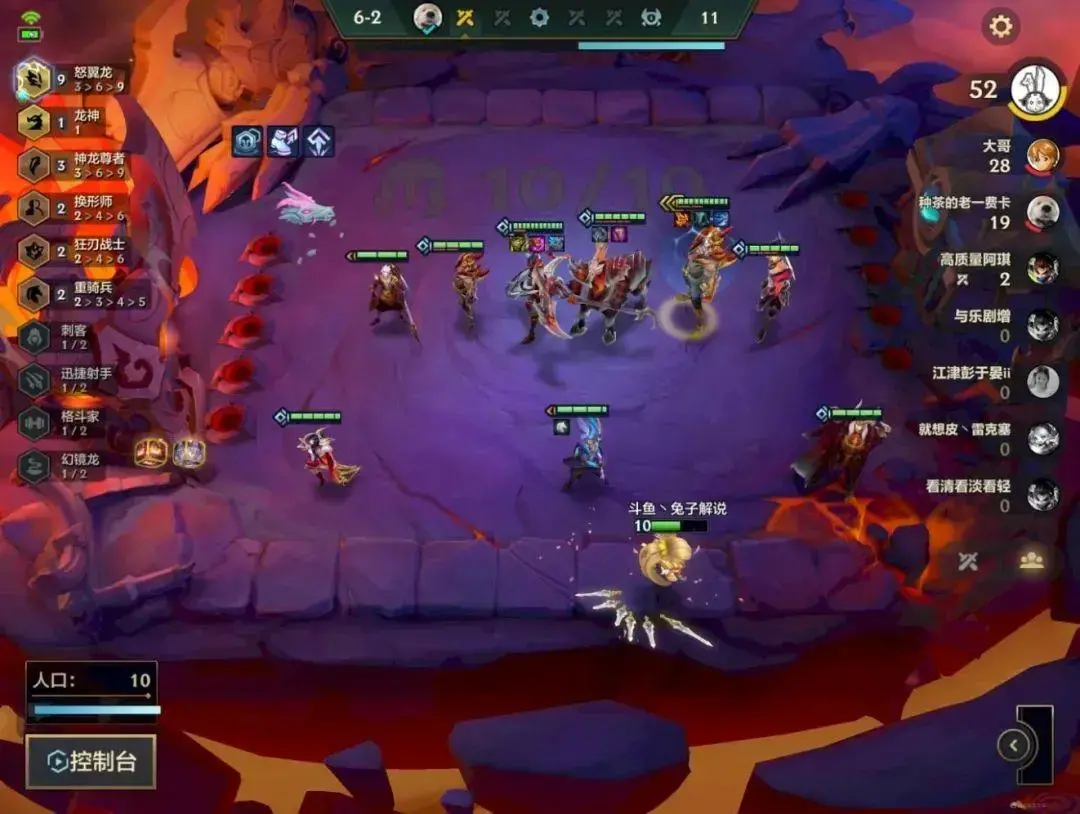The image size is (1080, 814).
Task: Switch to the crossed-swords combat view
Action: pyautogui.click(x=967, y=561)
